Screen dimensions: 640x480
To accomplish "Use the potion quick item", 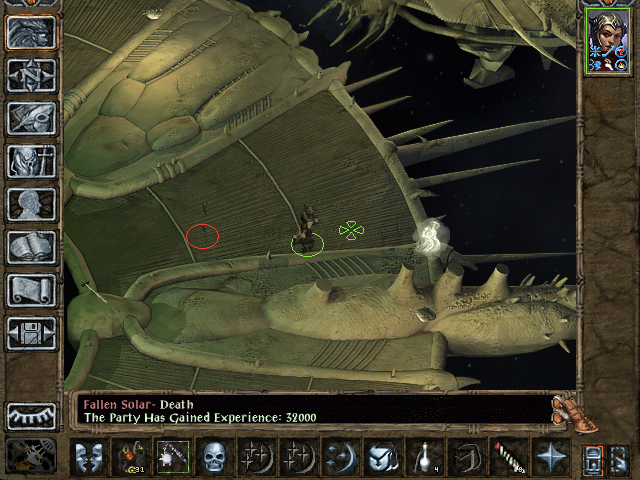I will point(423,457).
